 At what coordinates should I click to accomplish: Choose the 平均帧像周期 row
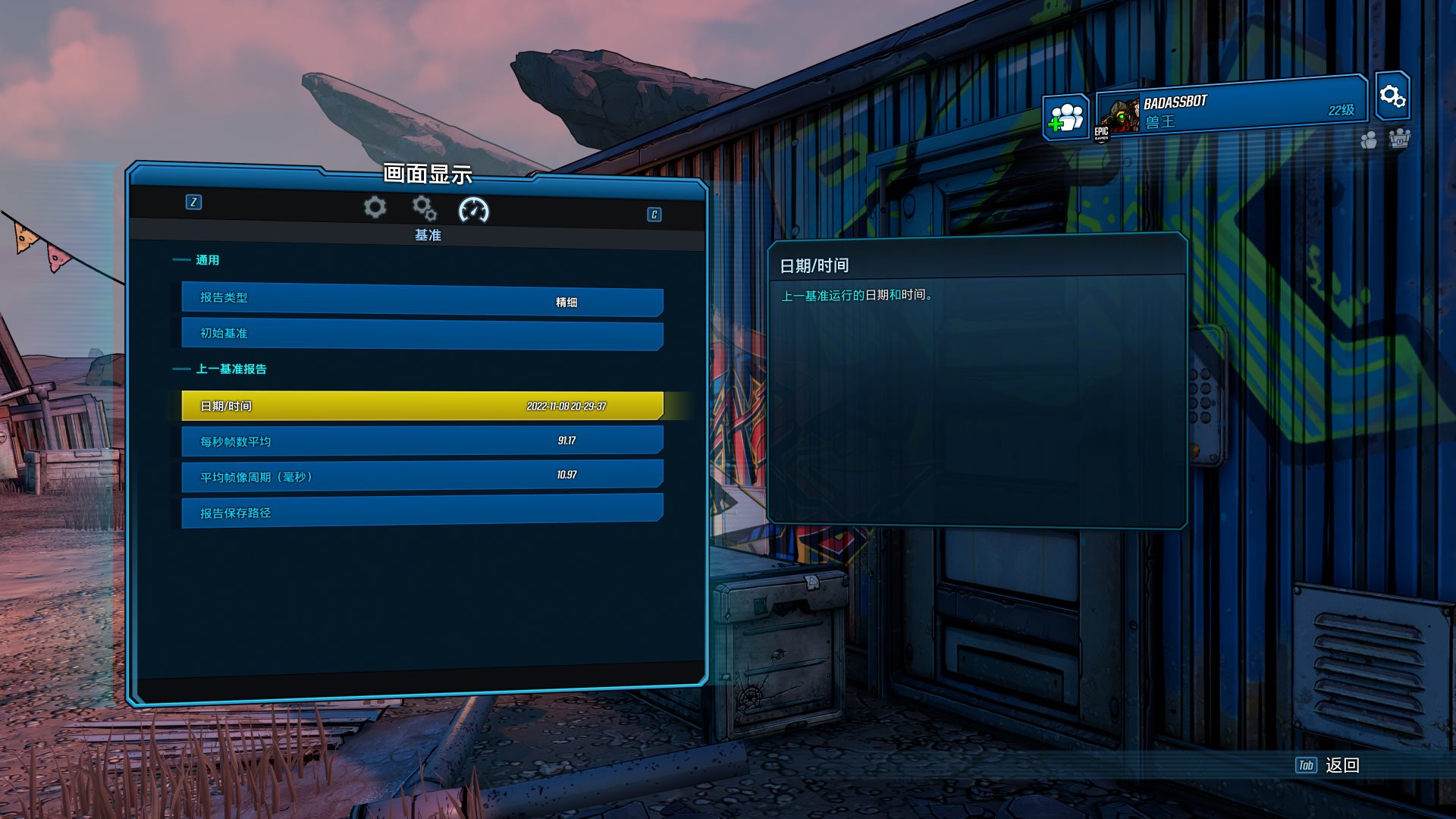tap(422, 475)
